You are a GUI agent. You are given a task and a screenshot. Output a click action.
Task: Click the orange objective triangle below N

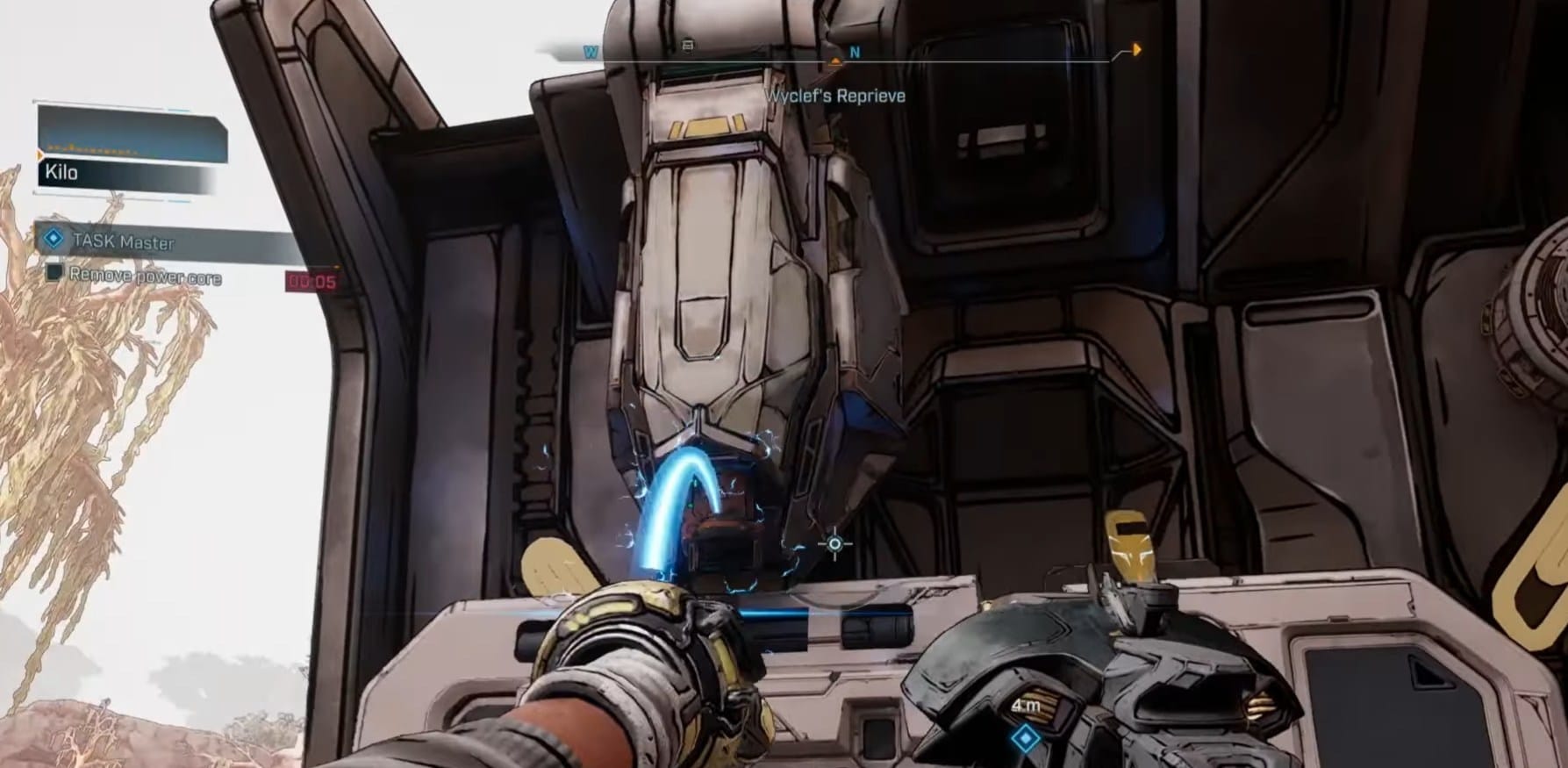tap(835, 60)
